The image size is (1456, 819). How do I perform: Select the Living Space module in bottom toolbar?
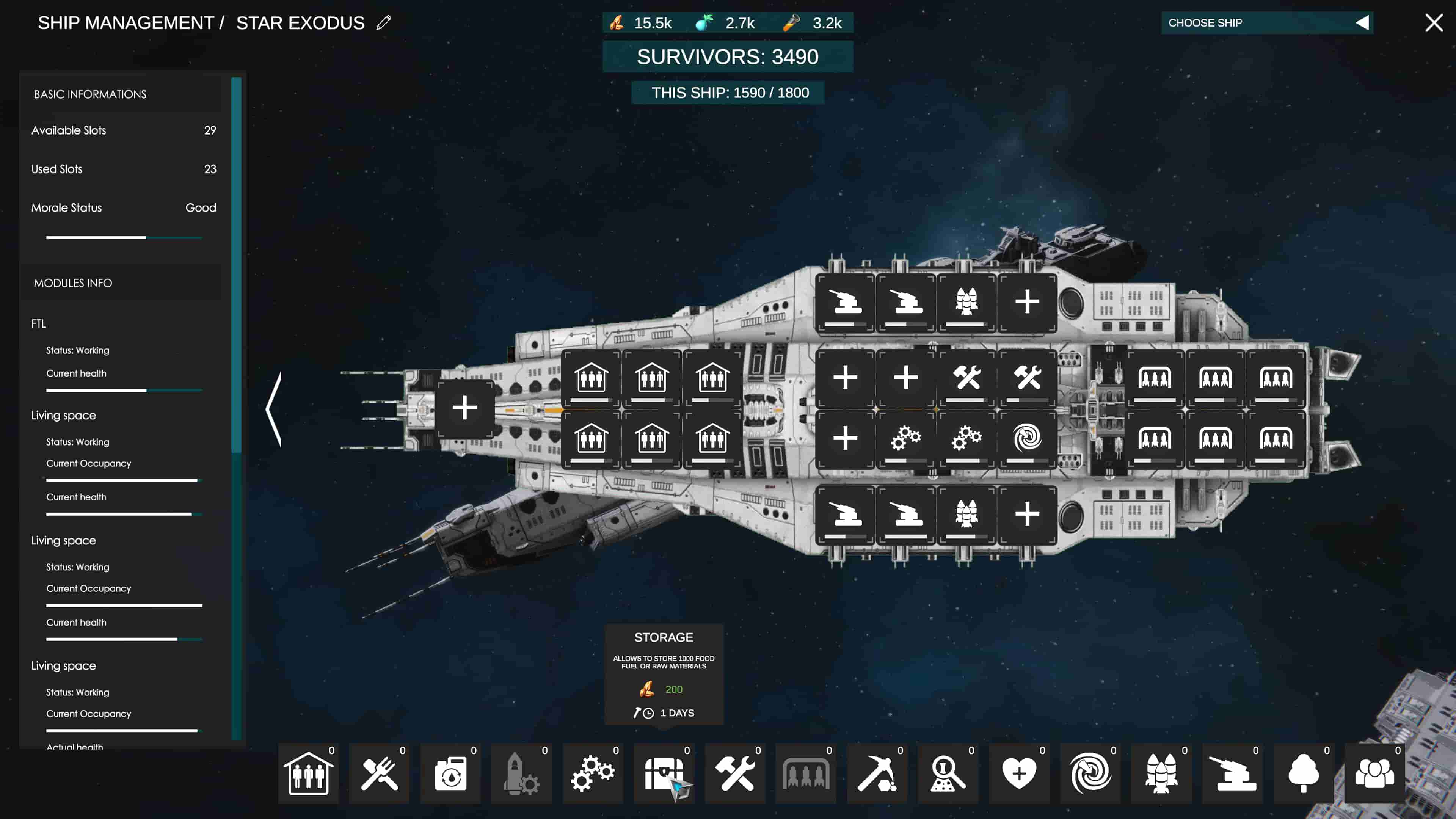coord(308,774)
